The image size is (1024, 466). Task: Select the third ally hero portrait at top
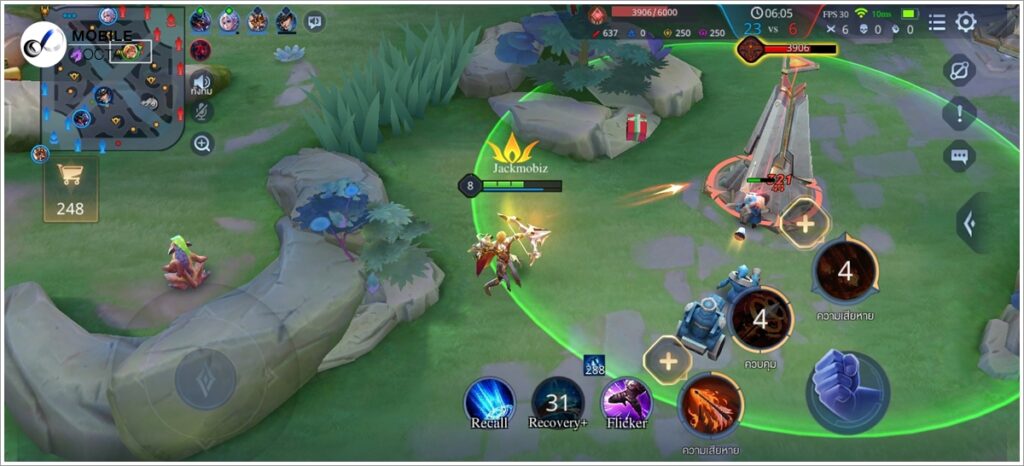[257, 21]
